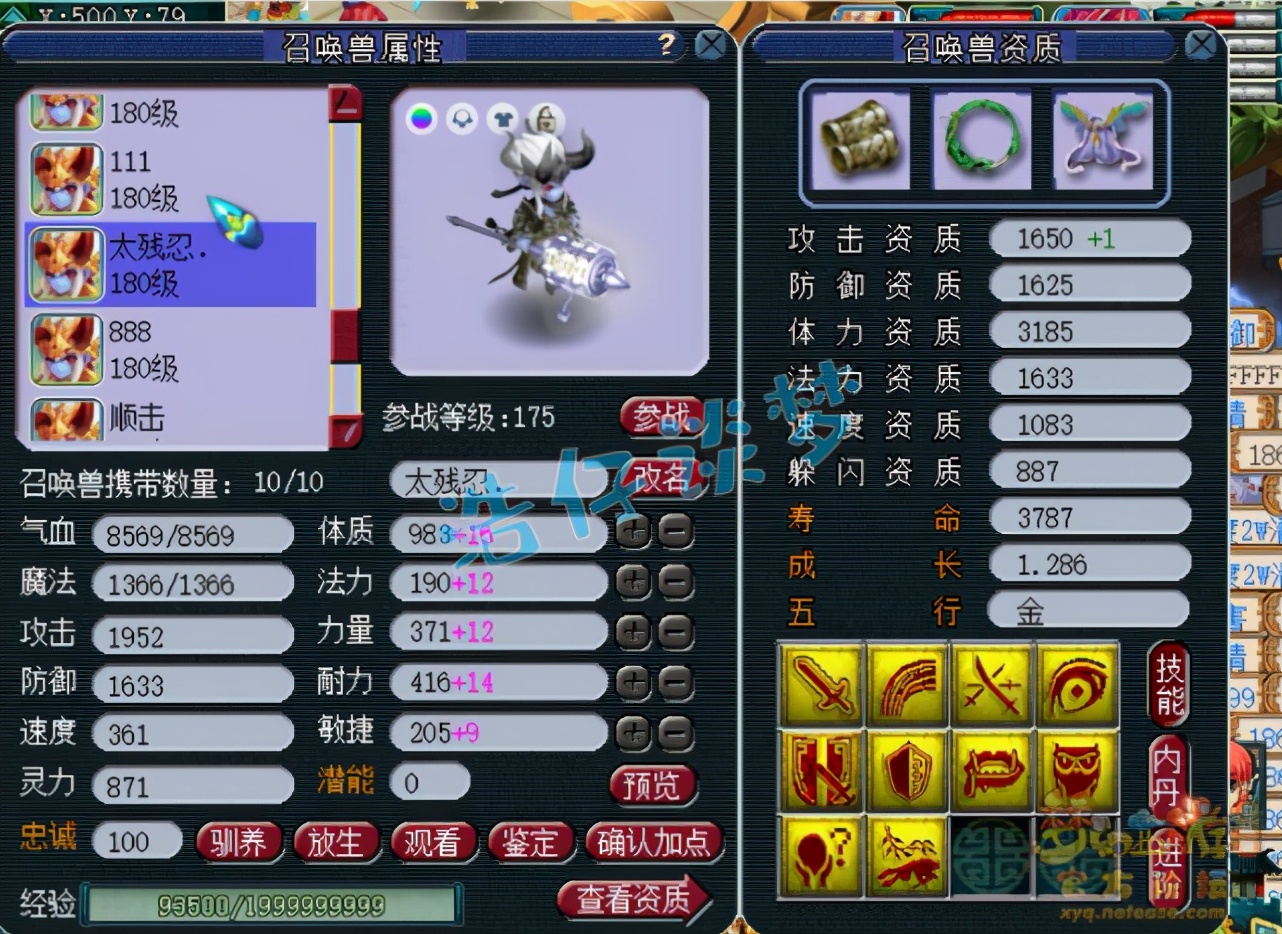This screenshot has height=934, width=1282.
Task: Toggle the headgear display icon above pet preview
Action: click(x=461, y=117)
